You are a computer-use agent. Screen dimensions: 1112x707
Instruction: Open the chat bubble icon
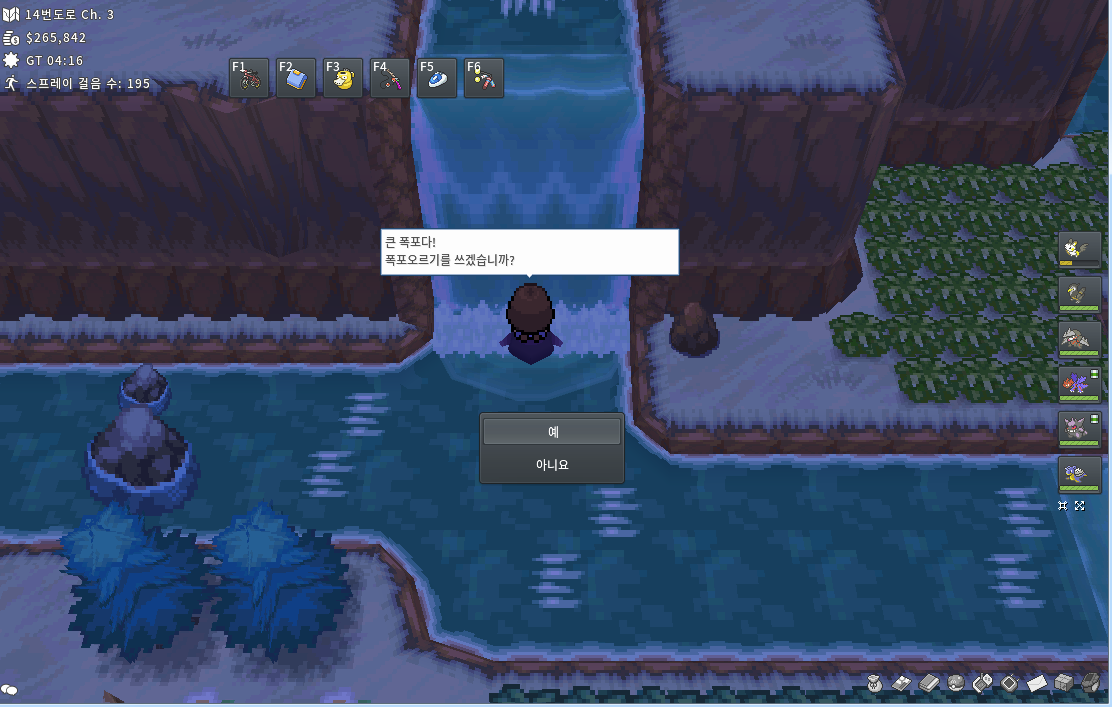[10, 690]
